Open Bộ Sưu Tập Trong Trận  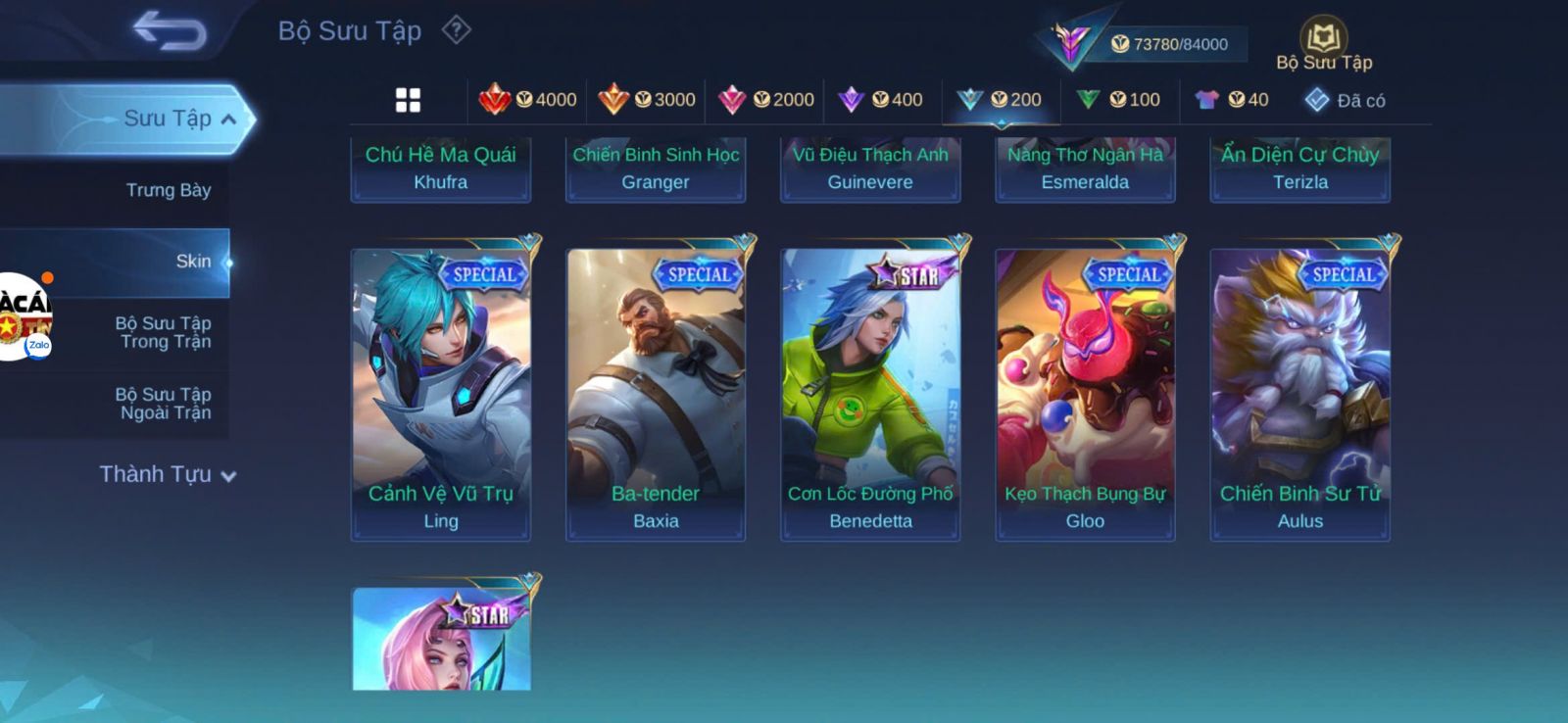click(x=164, y=332)
